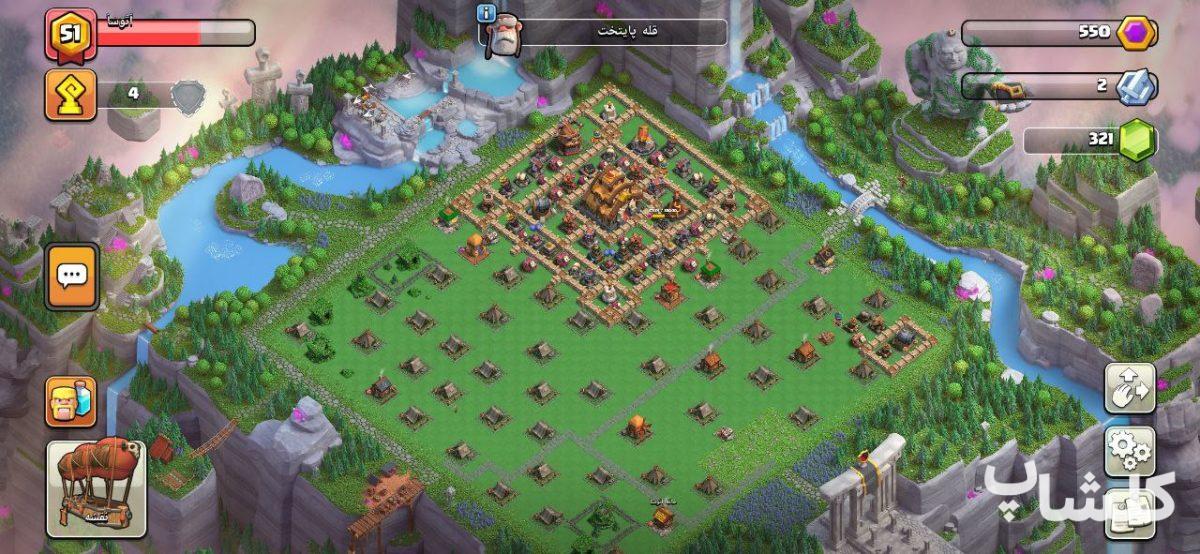Open the airship map button

click(x=96, y=489)
